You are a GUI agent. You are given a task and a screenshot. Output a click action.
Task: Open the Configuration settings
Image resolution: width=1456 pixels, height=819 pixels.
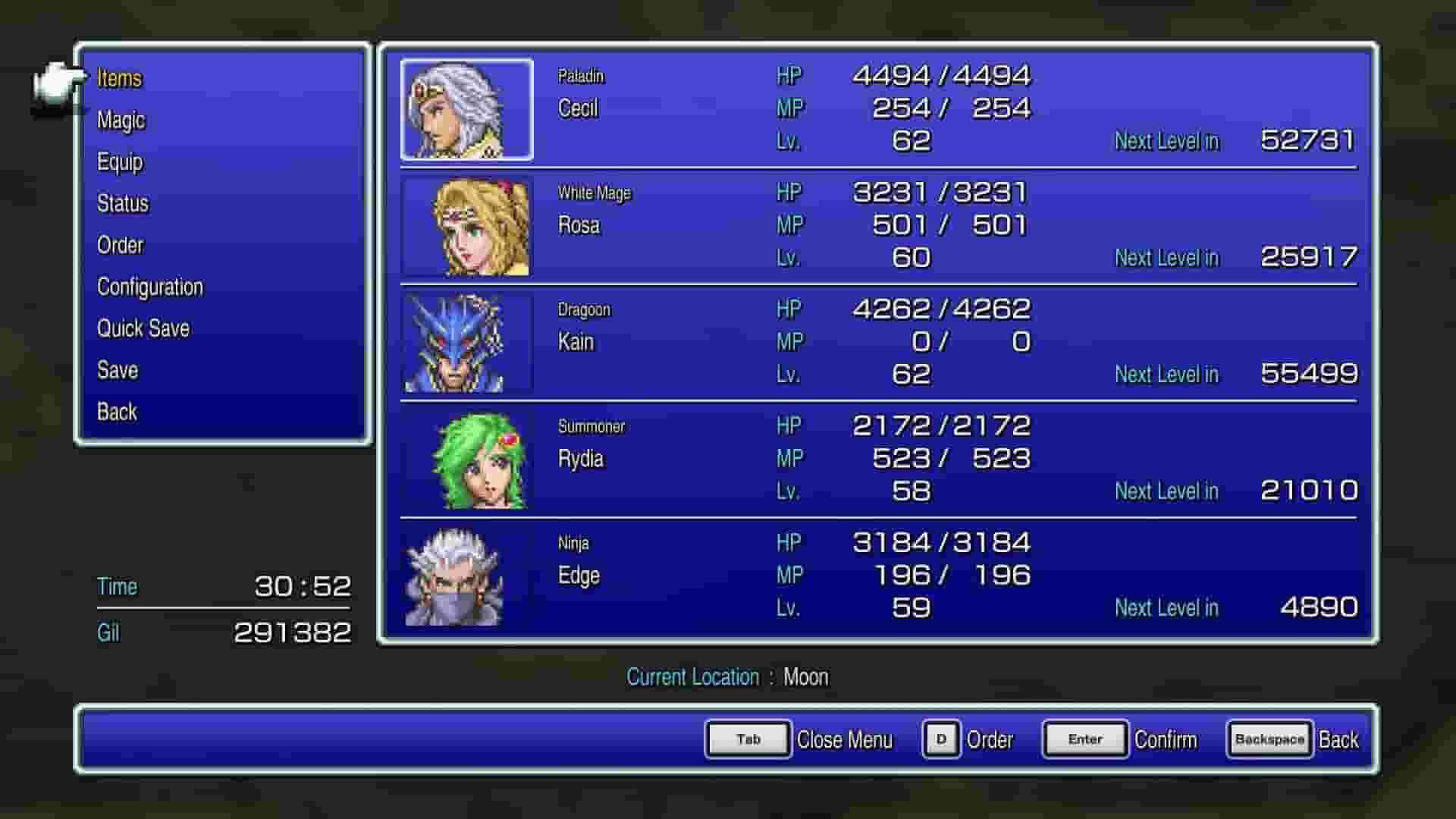tap(149, 287)
